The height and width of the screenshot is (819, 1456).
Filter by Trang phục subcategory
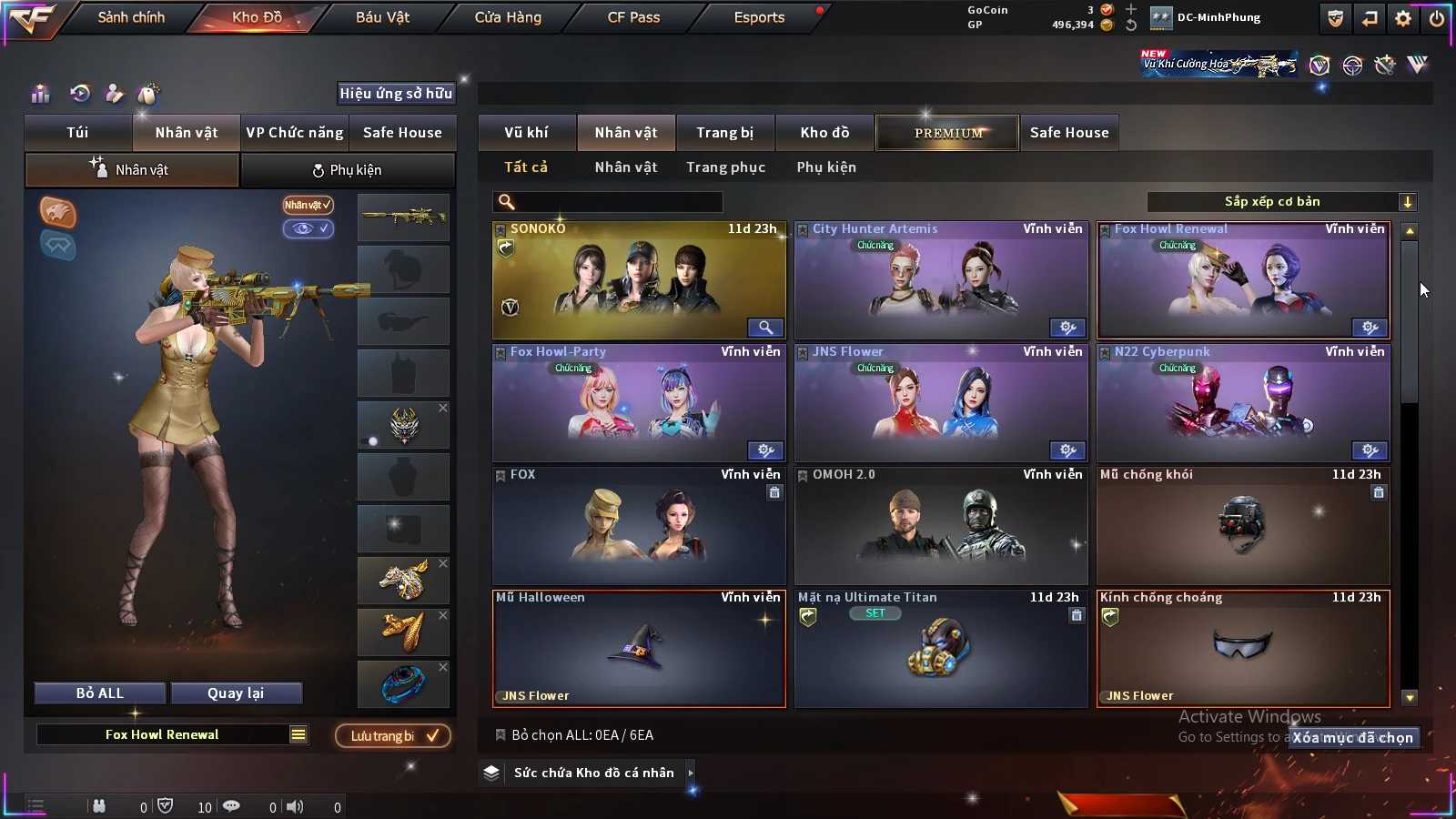pos(725,167)
